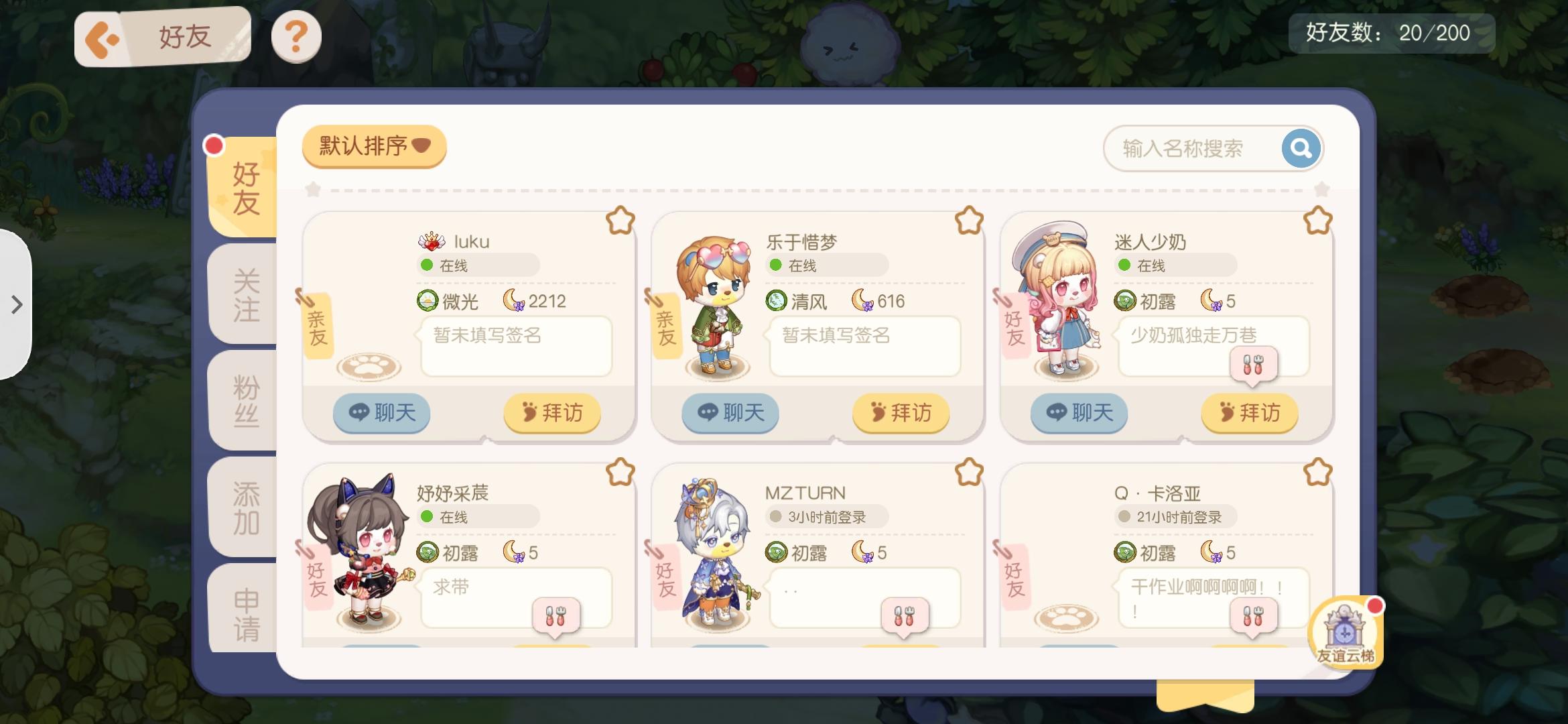This screenshot has height=724, width=1568.
Task: Open the help question mark icon
Action: pos(296,37)
